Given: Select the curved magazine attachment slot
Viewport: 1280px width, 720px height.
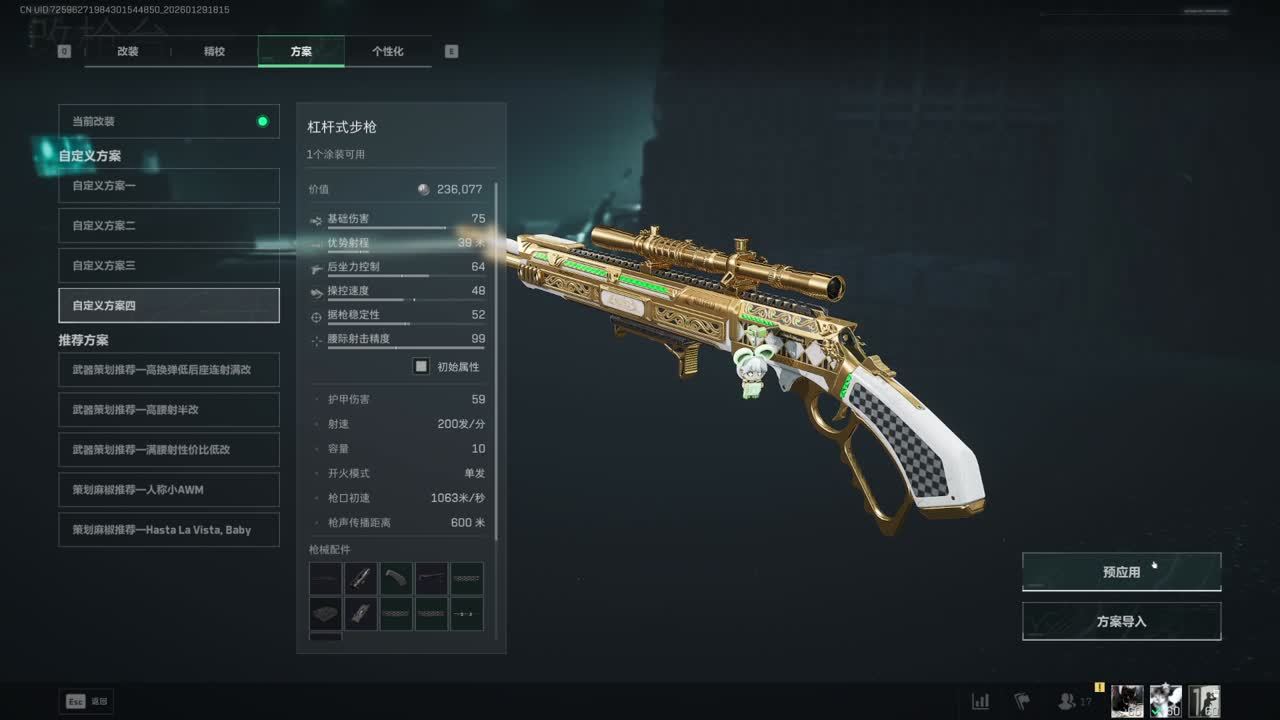Looking at the screenshot, I should tap(396, 578).
